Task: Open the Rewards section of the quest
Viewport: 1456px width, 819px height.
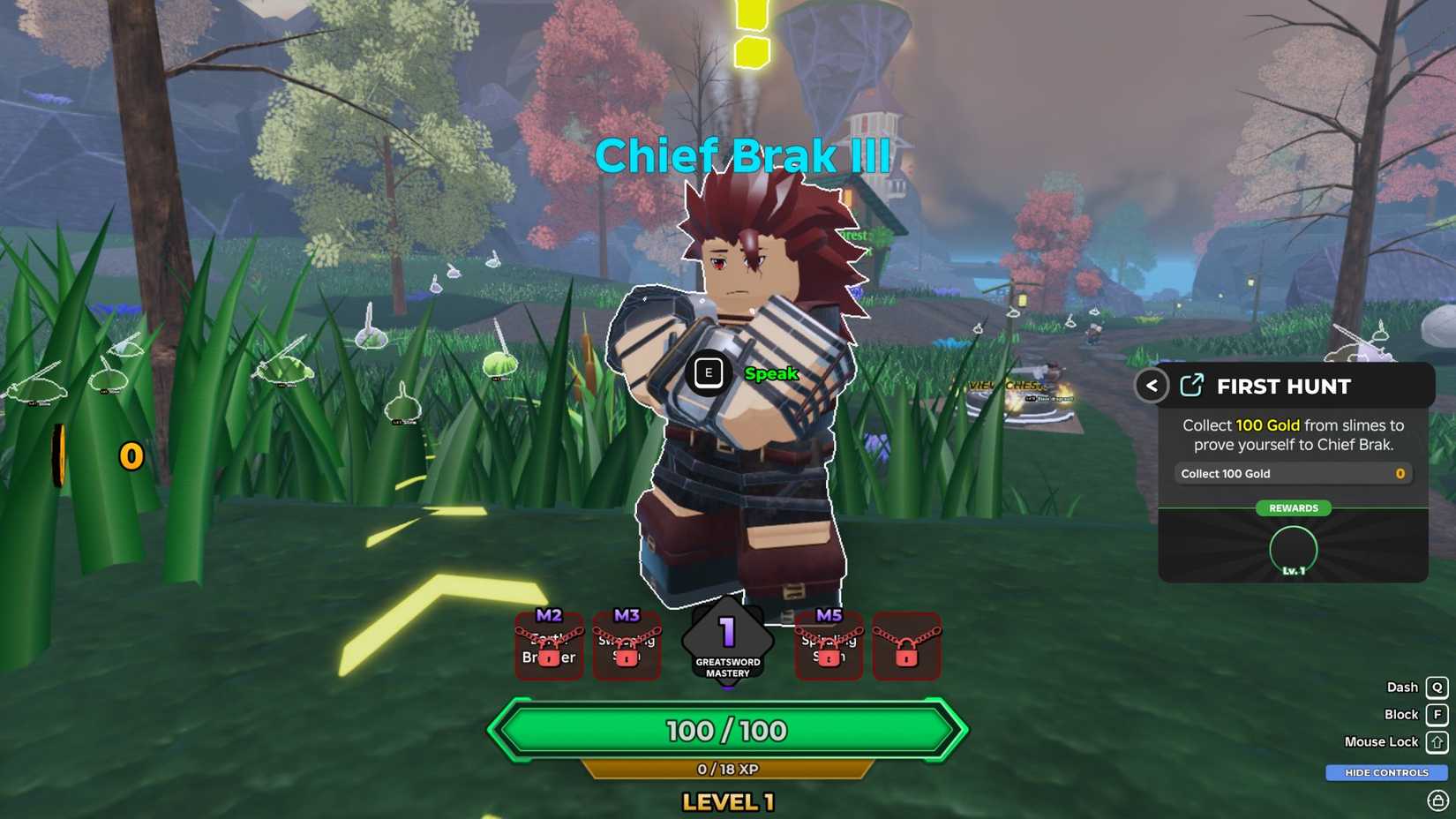Action: 1293,508
